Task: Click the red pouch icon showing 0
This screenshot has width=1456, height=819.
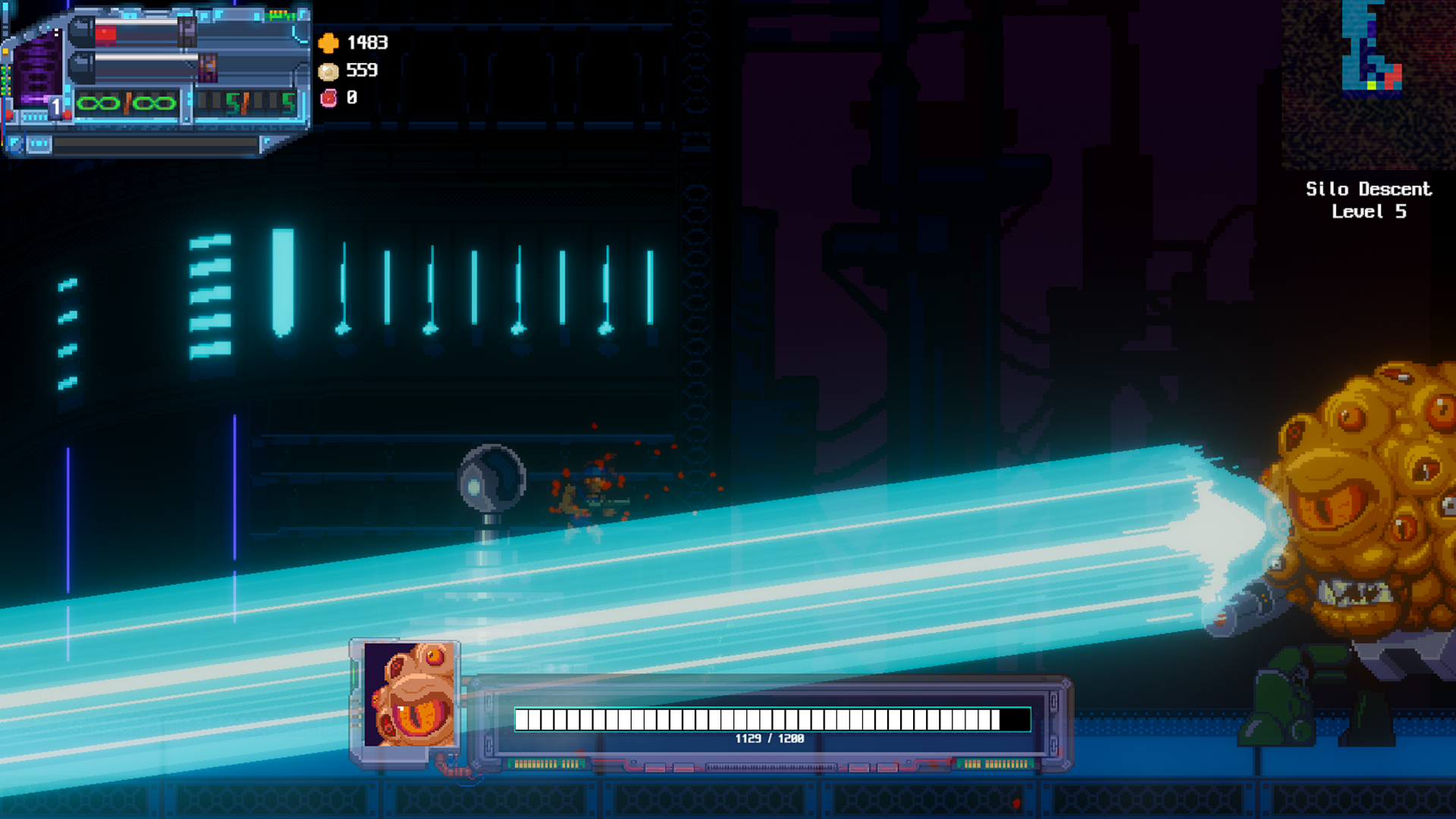Action: click(328, 99)
